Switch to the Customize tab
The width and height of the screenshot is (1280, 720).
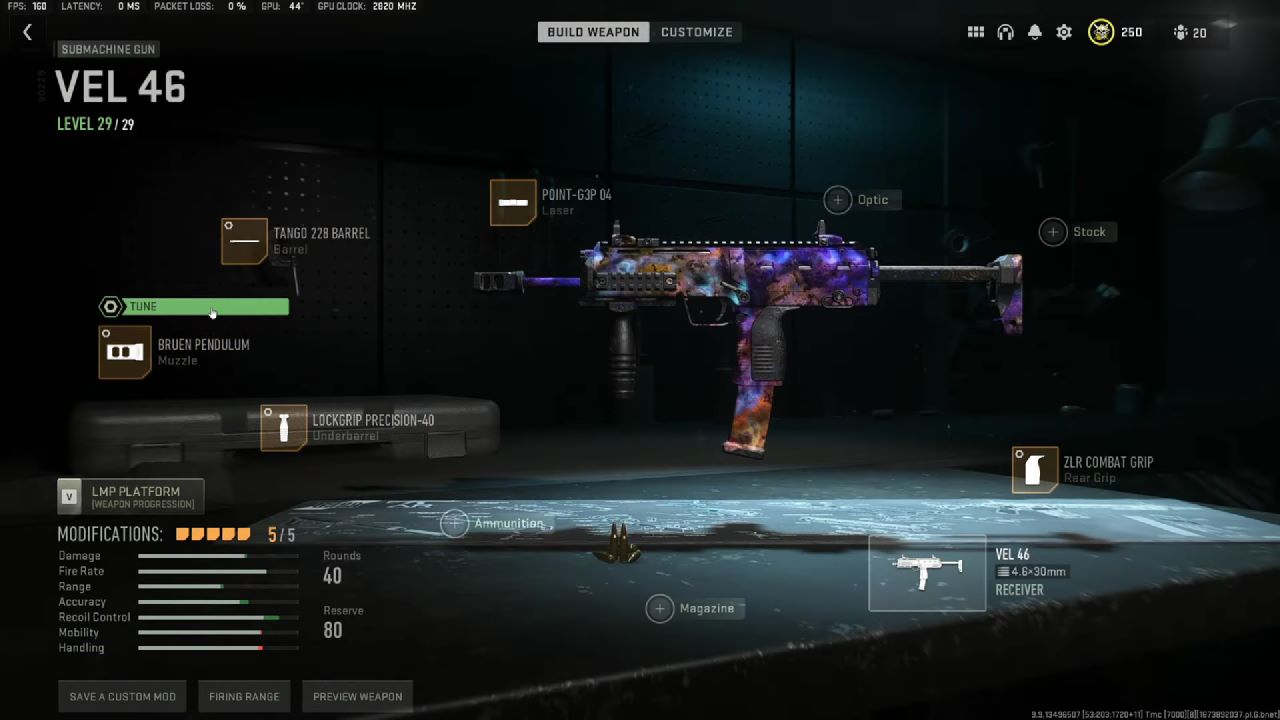[697, 31]
